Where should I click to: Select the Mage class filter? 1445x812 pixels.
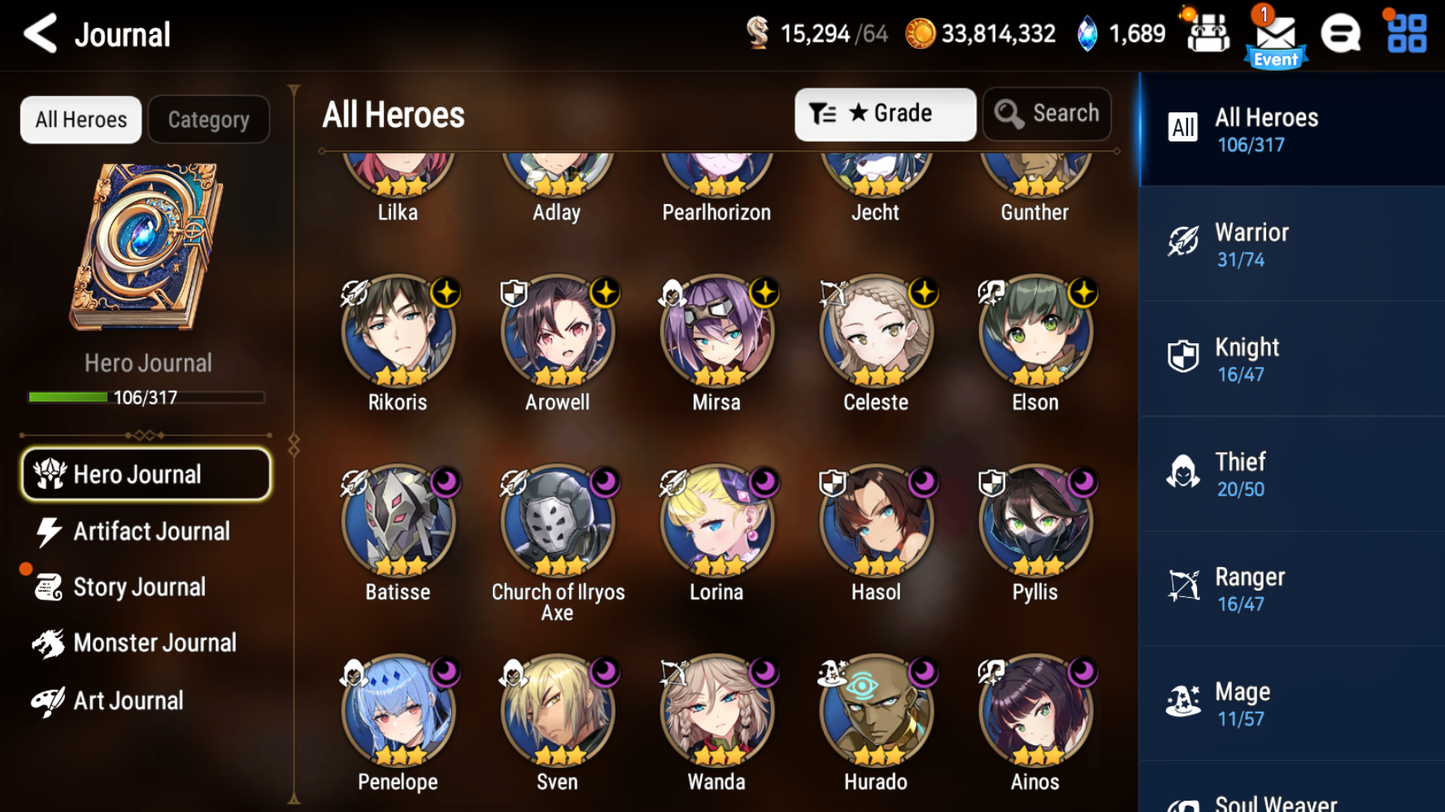[1290, 702]
